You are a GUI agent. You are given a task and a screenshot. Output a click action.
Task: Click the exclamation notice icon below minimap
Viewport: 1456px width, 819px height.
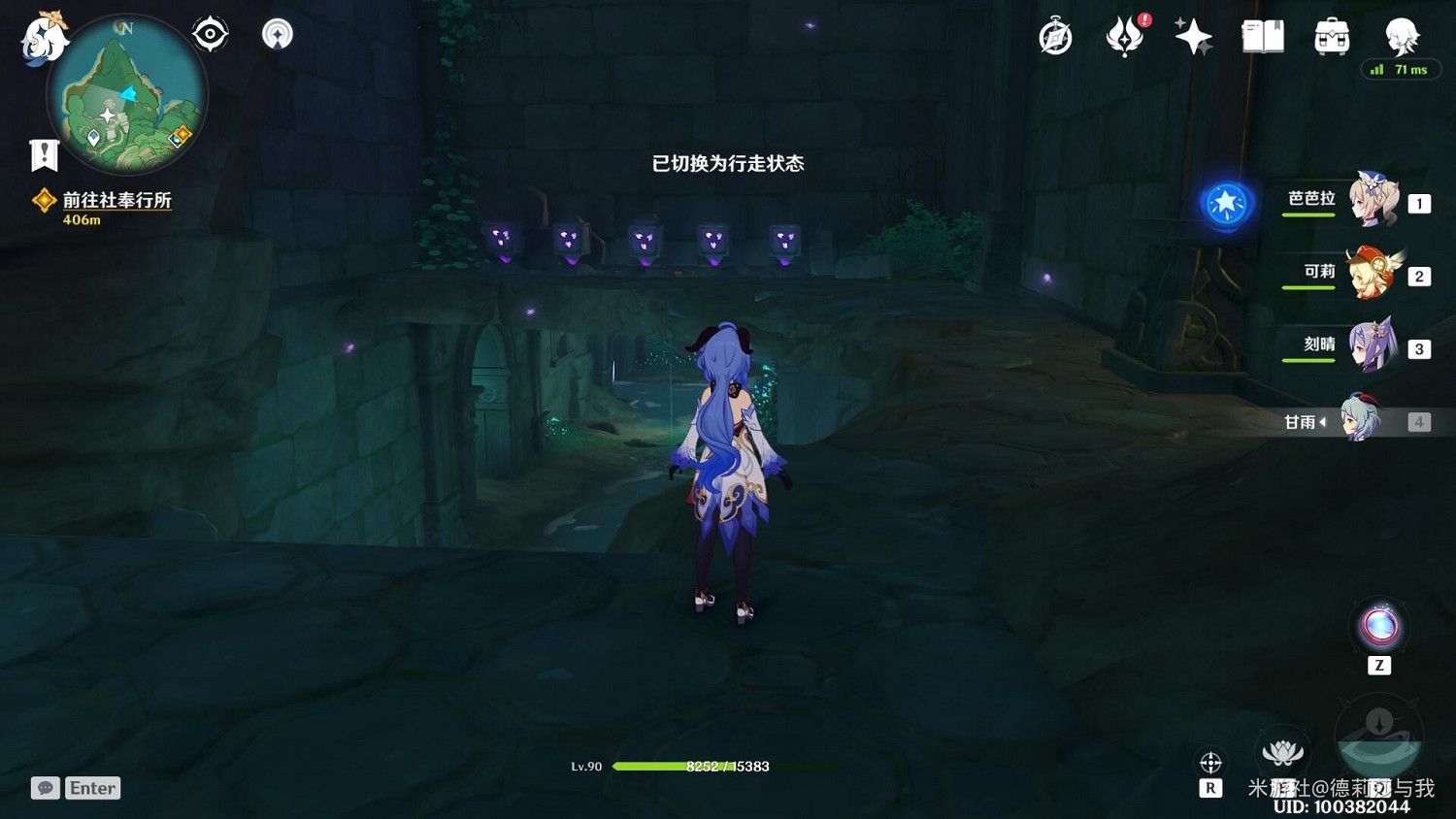pyautogui.click(x=43, y=153)
